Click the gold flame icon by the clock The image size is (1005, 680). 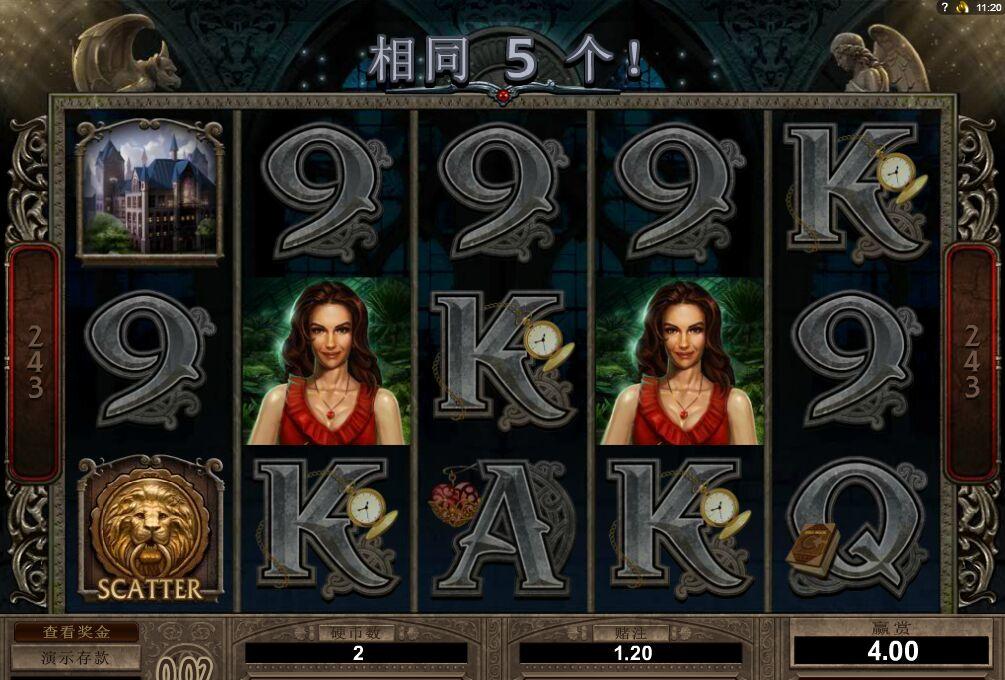pyautogui.click(x=962, y=7)
